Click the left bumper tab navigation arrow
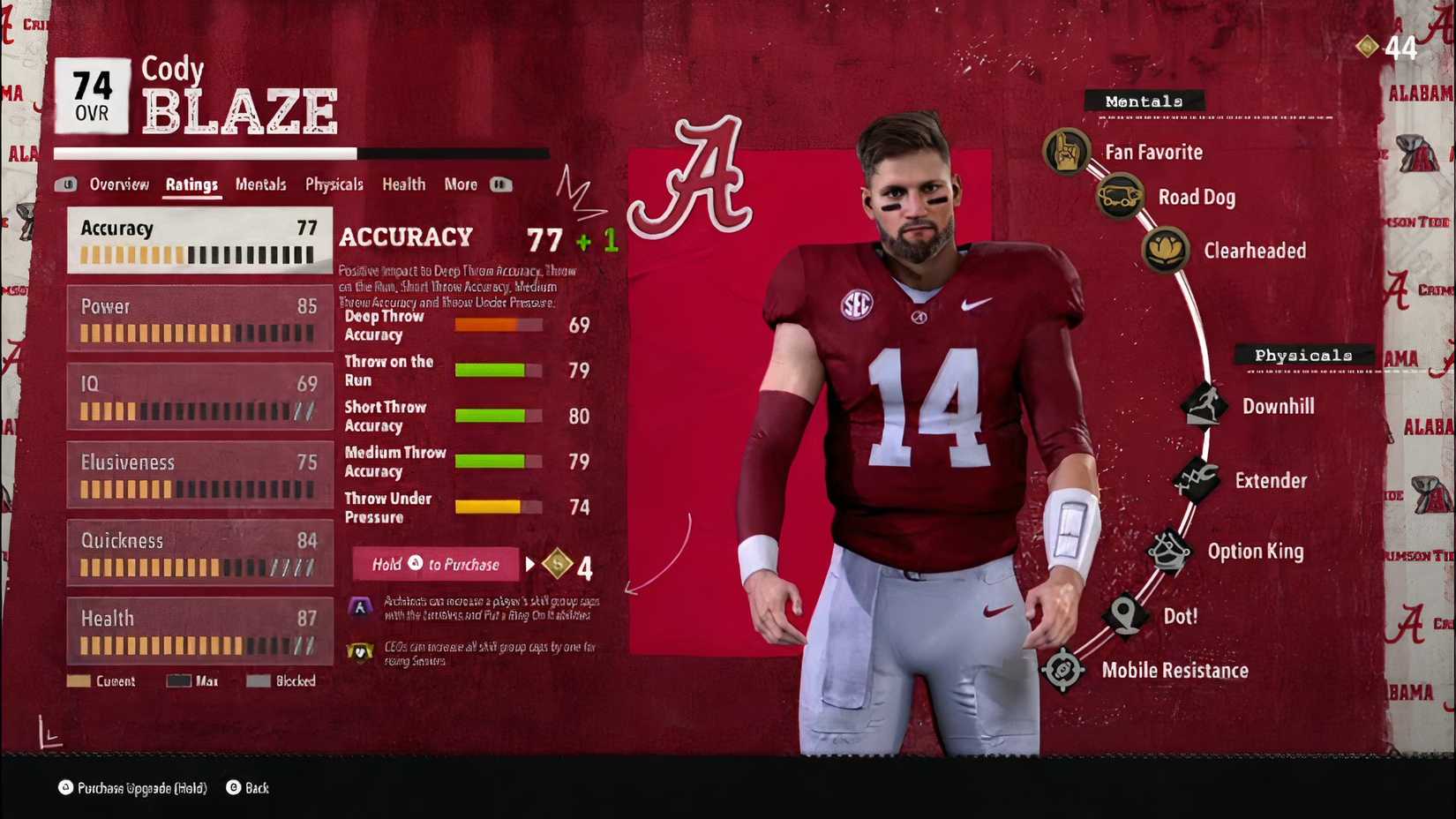The image size is (1456, 819). [67, 184]
